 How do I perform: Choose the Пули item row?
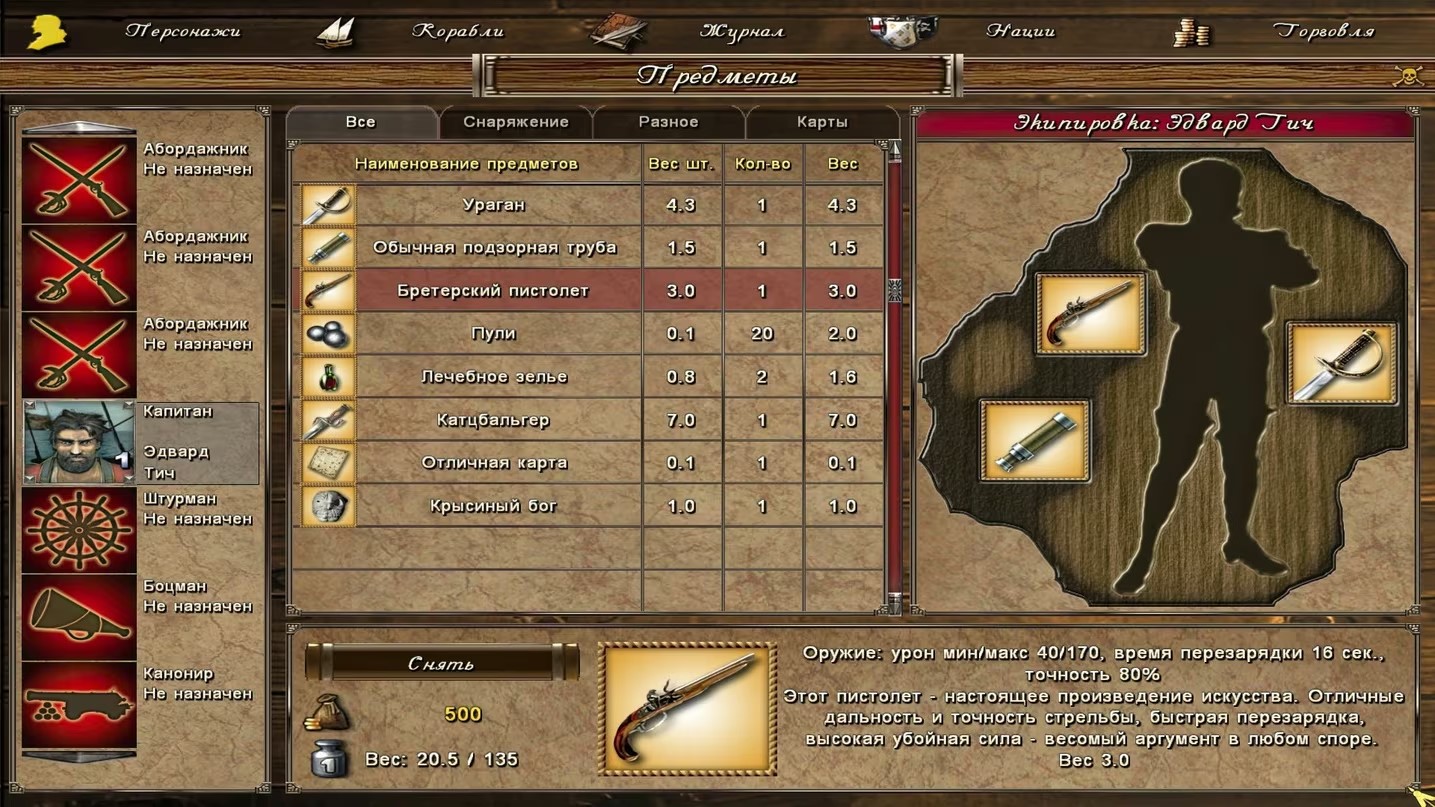494,334
